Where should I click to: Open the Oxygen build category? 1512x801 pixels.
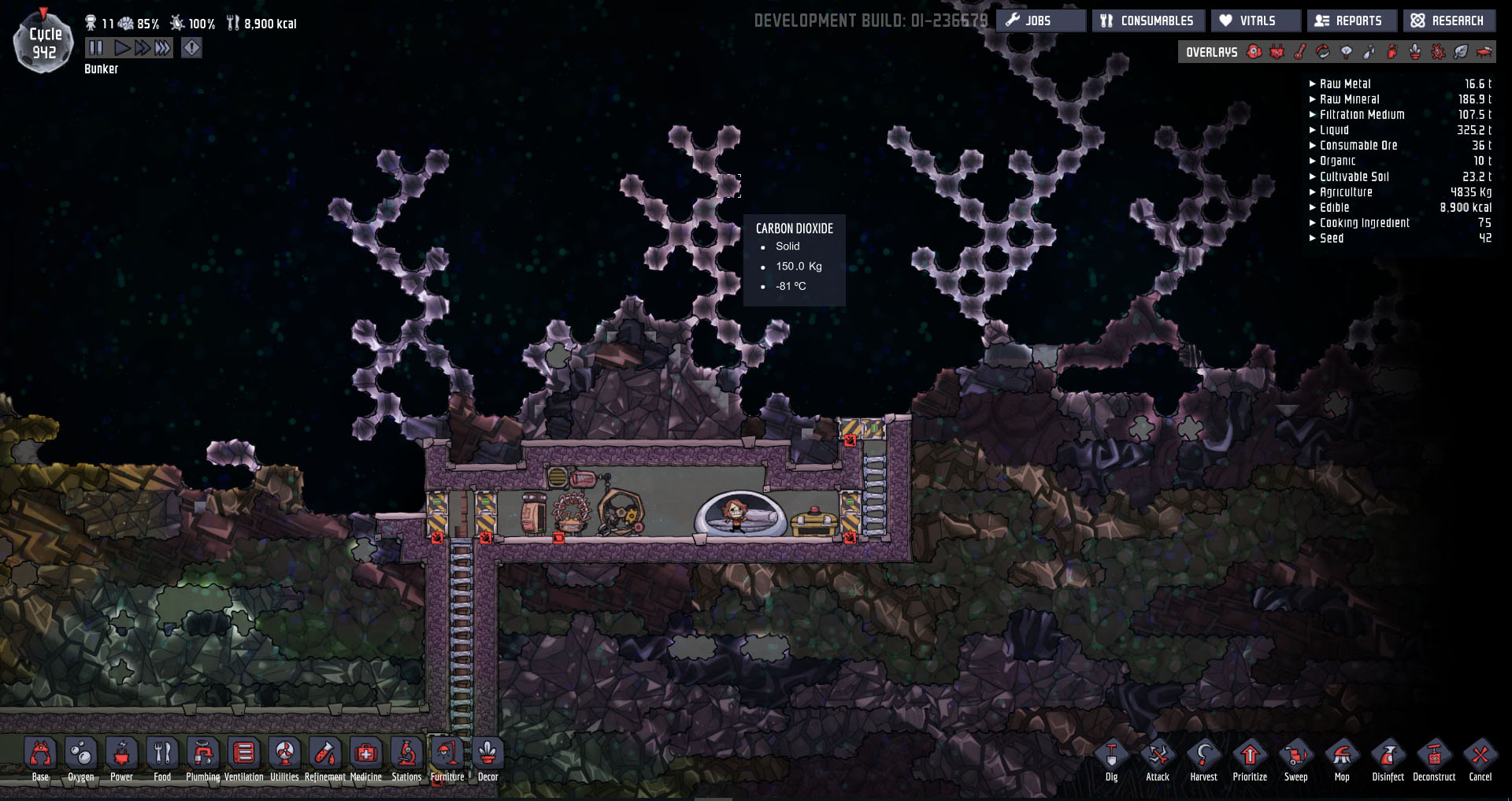[x=81, y=756]
